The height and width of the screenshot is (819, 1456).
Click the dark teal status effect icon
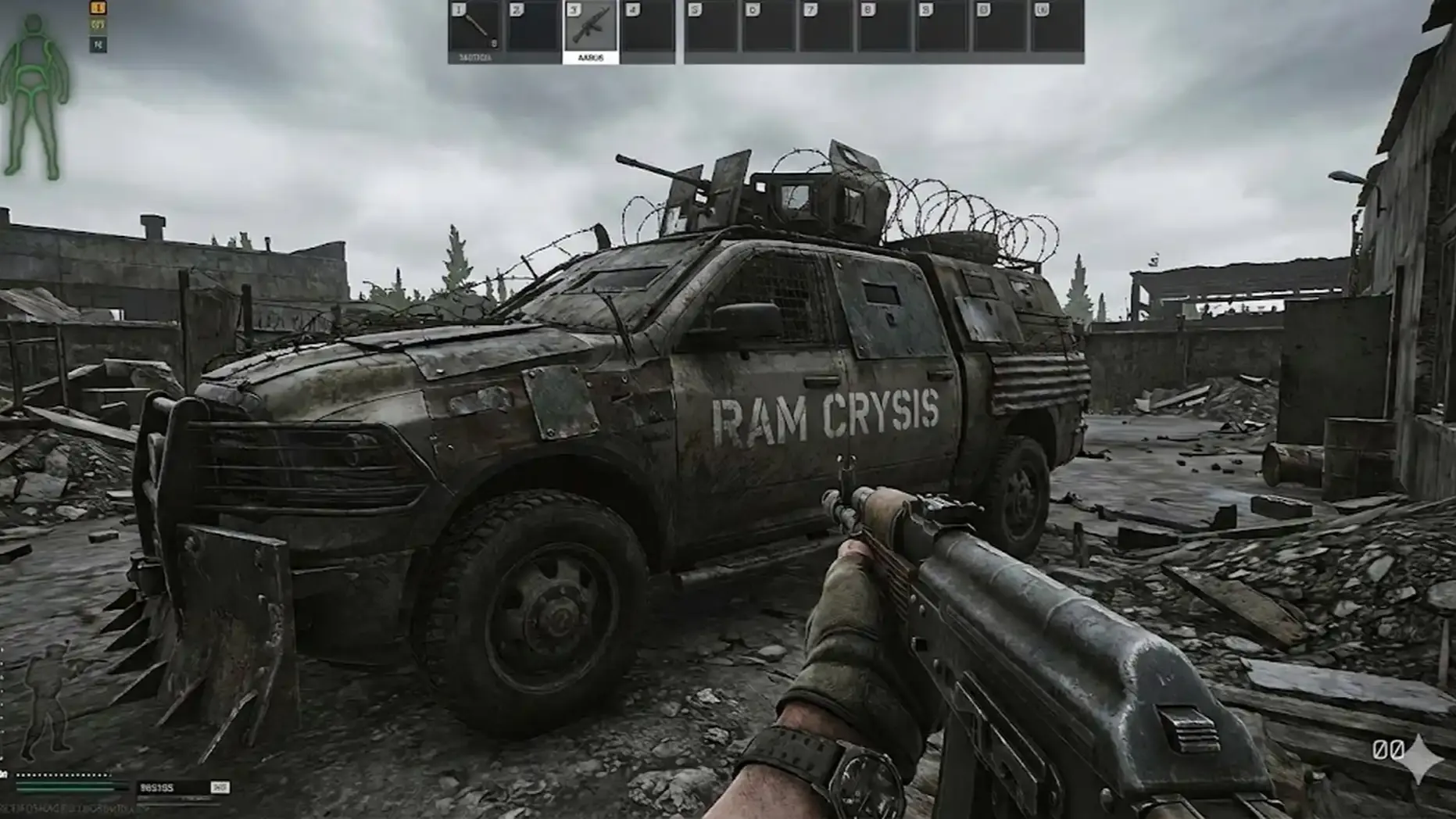(98, 45)
